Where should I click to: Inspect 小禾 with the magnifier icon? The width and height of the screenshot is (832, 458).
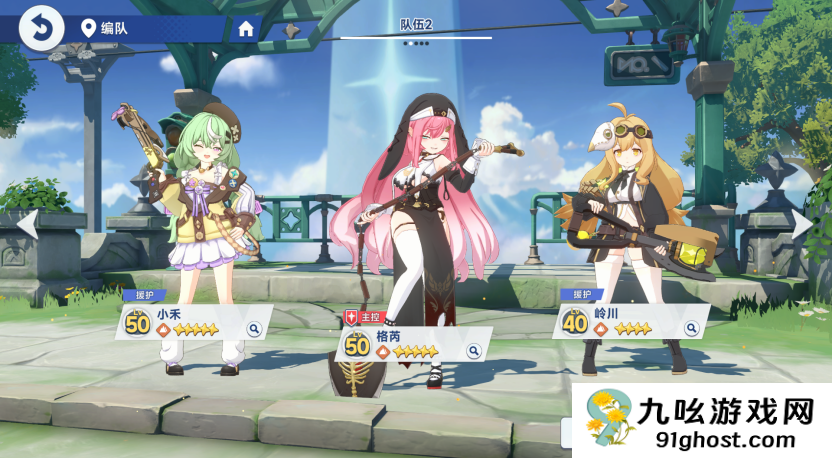(x=254, y=327)
